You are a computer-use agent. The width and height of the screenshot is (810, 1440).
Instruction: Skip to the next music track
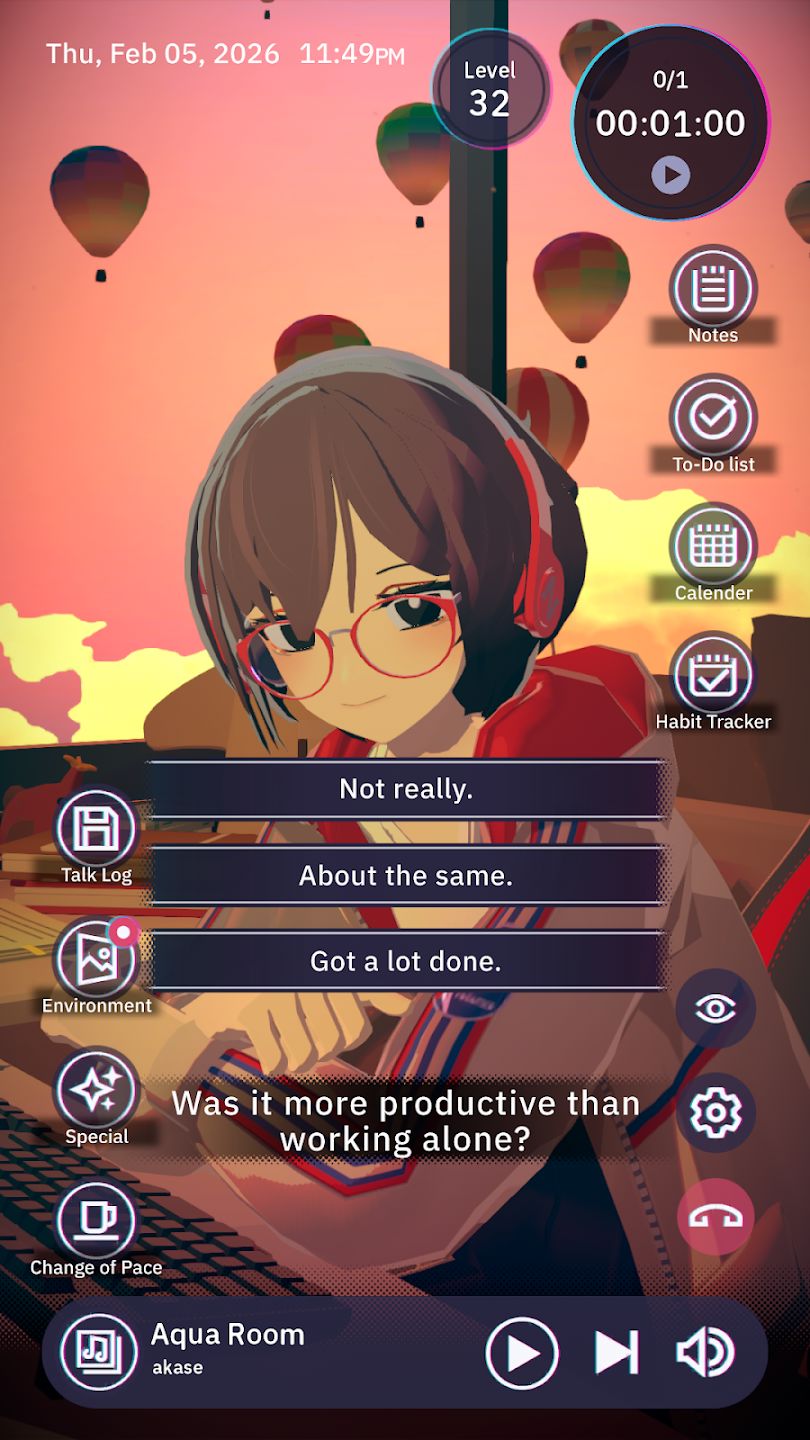[616, 1353]
